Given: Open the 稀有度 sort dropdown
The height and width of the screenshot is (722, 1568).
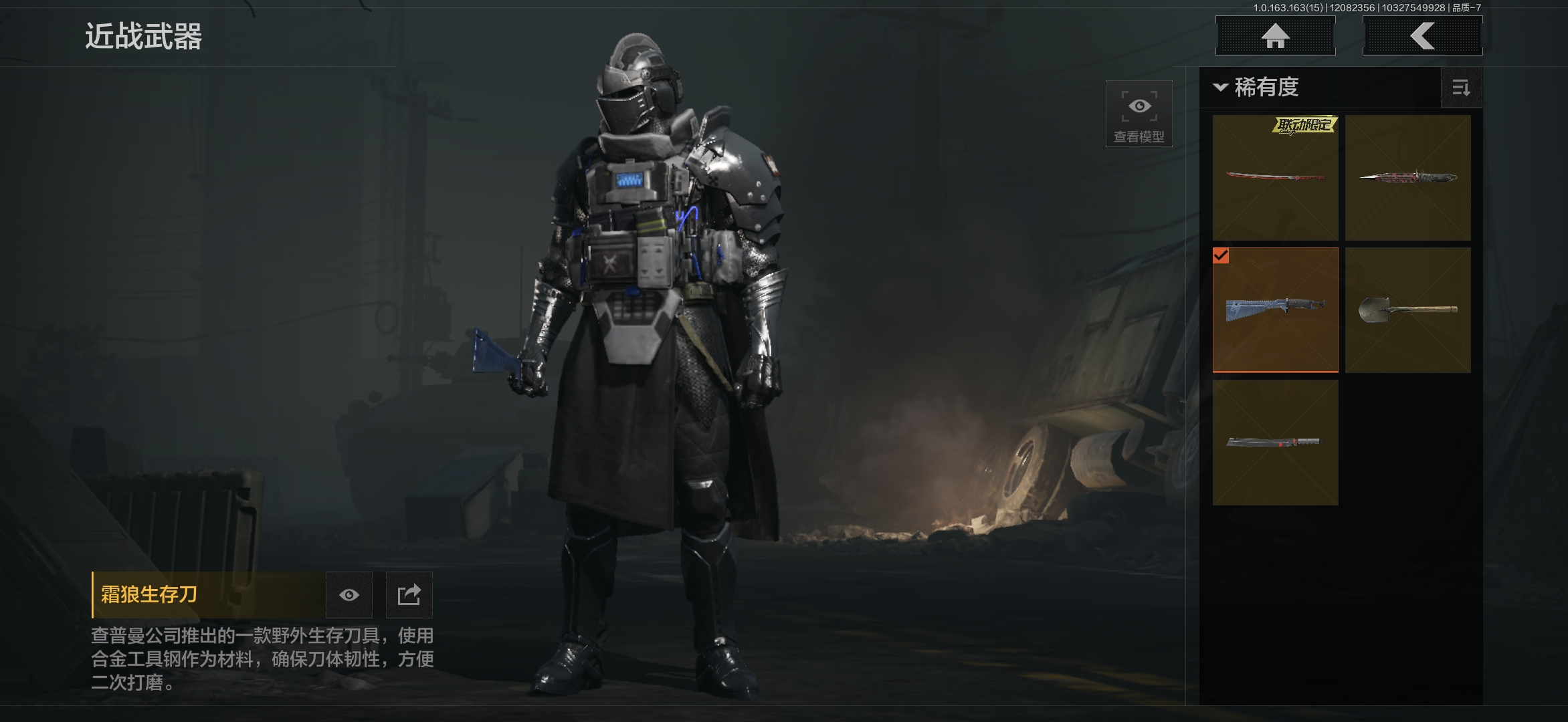Looking at the screenshot, I should (x=1258, y=88).
